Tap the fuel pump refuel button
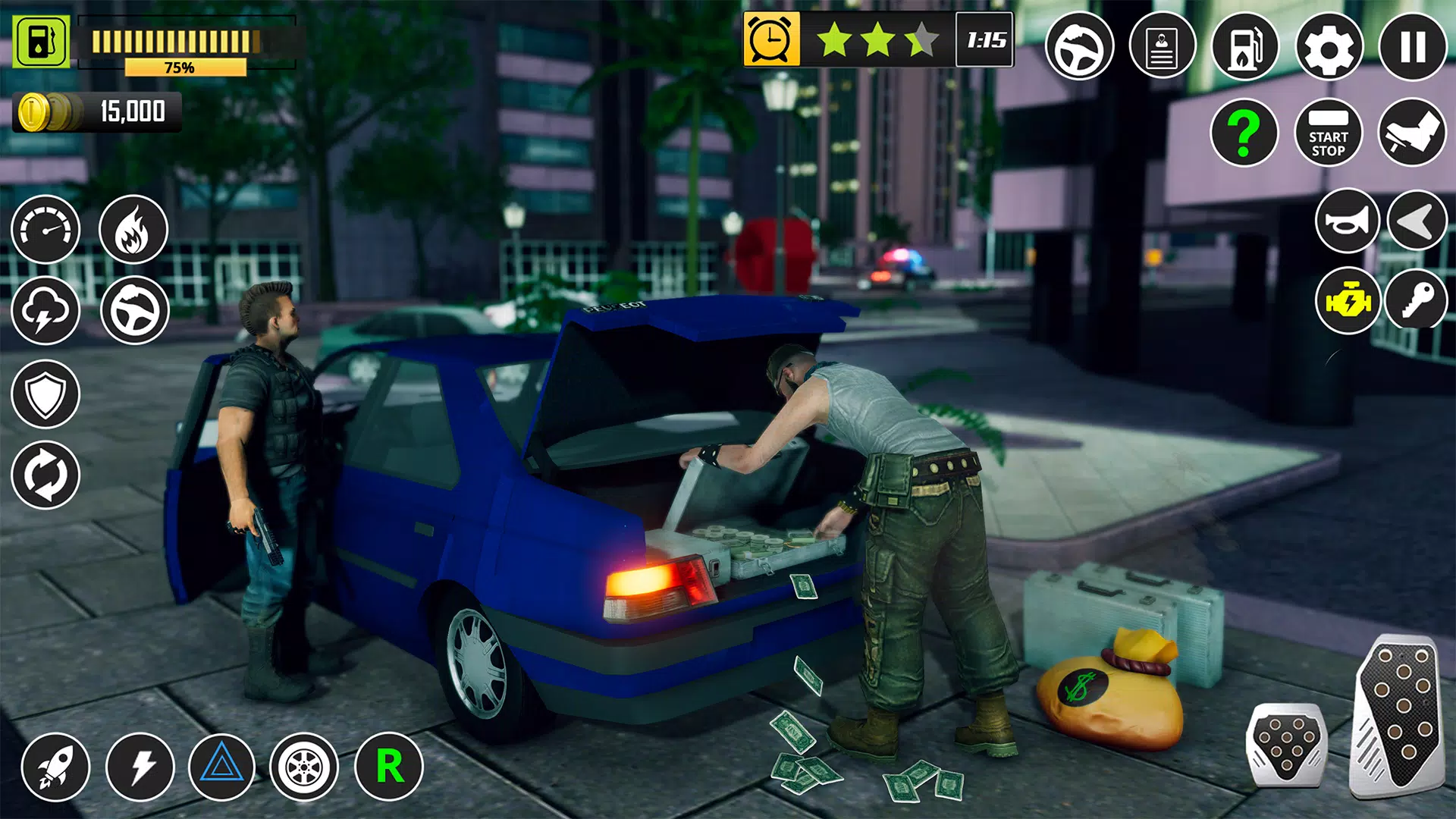This screenshot has width=1456, height=819. [1245, 47]
